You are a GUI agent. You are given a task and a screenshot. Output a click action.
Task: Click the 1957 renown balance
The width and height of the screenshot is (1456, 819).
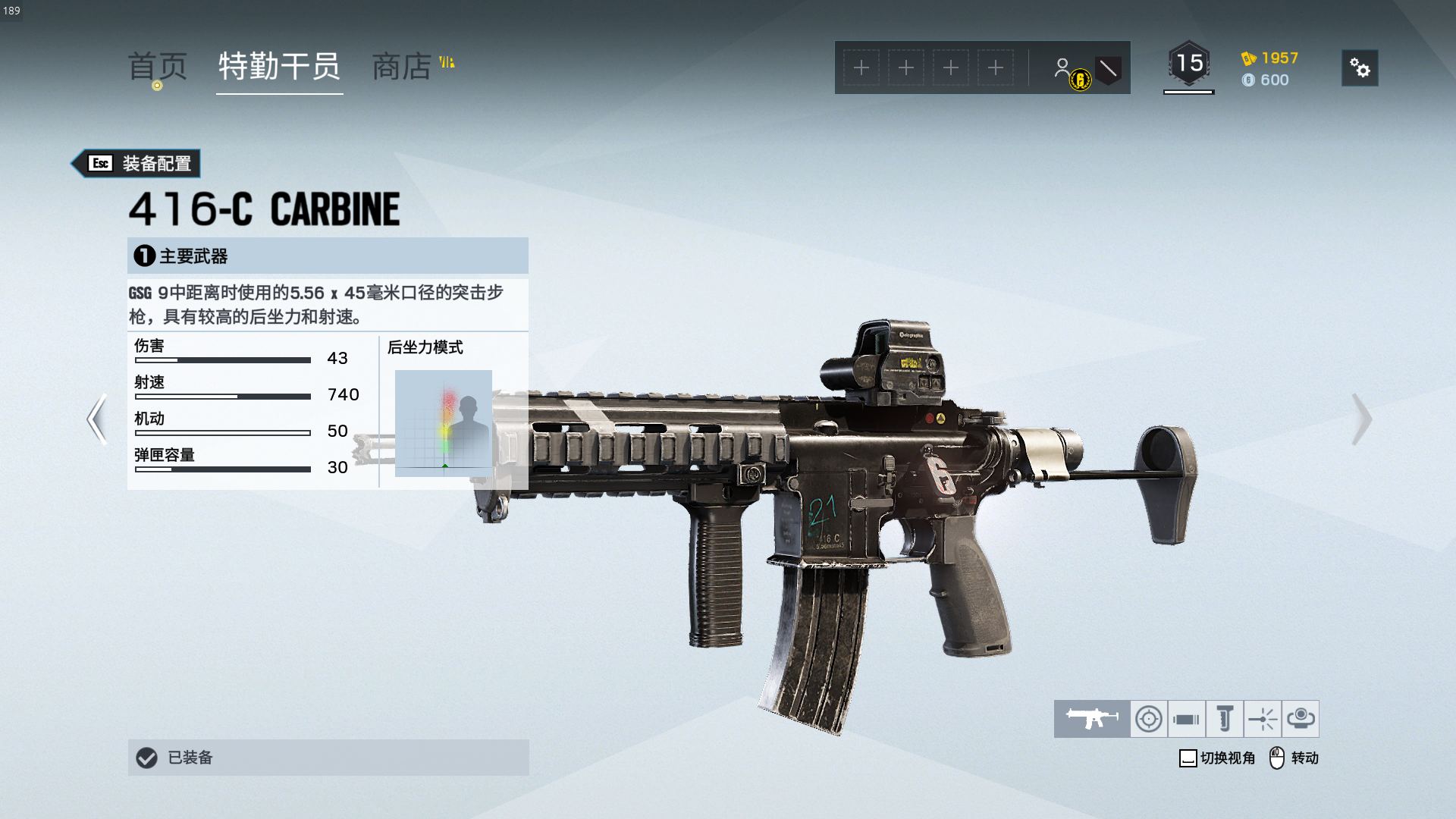pos(1270,58)
